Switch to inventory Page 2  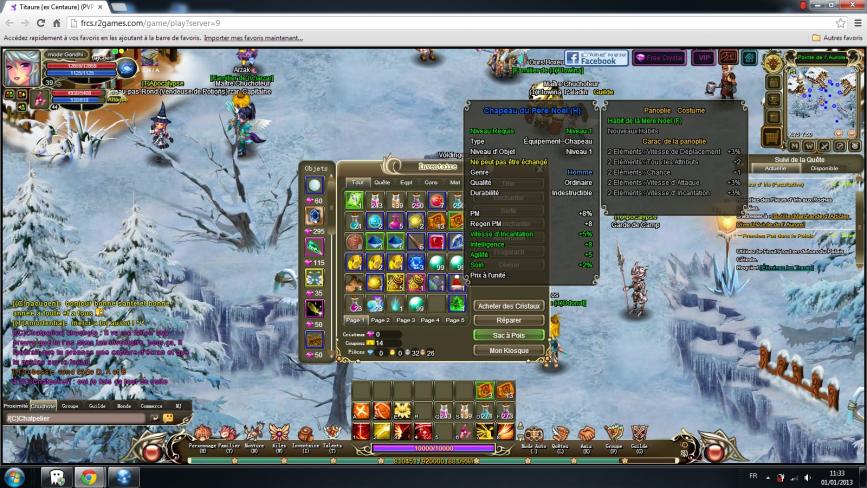[x=380, y=320]
